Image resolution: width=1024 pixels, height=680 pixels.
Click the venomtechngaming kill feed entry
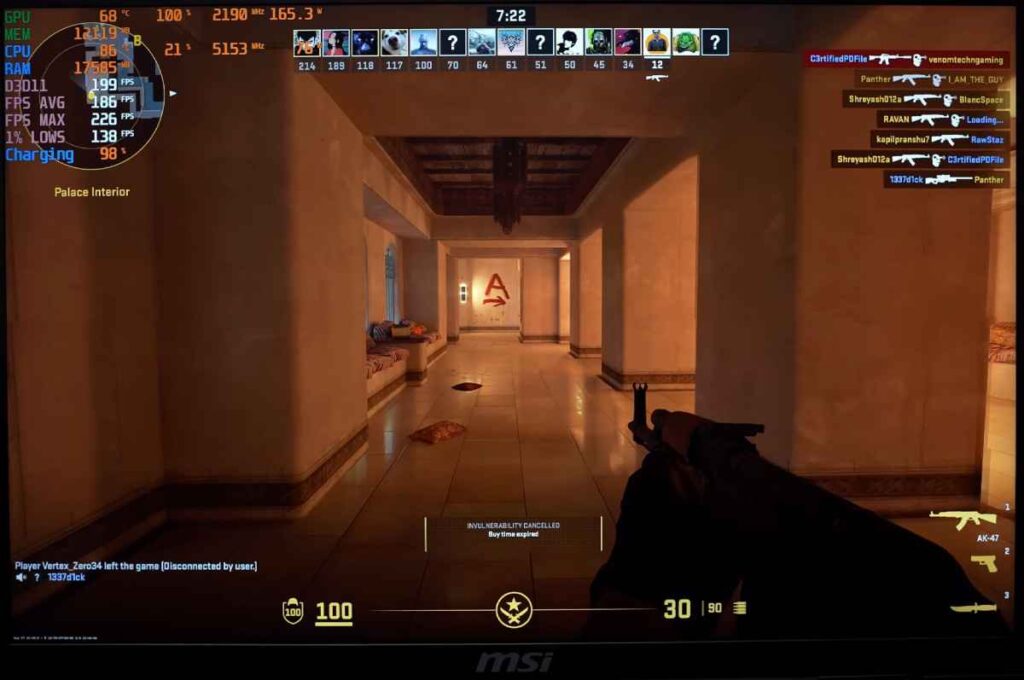click(904, 59)
